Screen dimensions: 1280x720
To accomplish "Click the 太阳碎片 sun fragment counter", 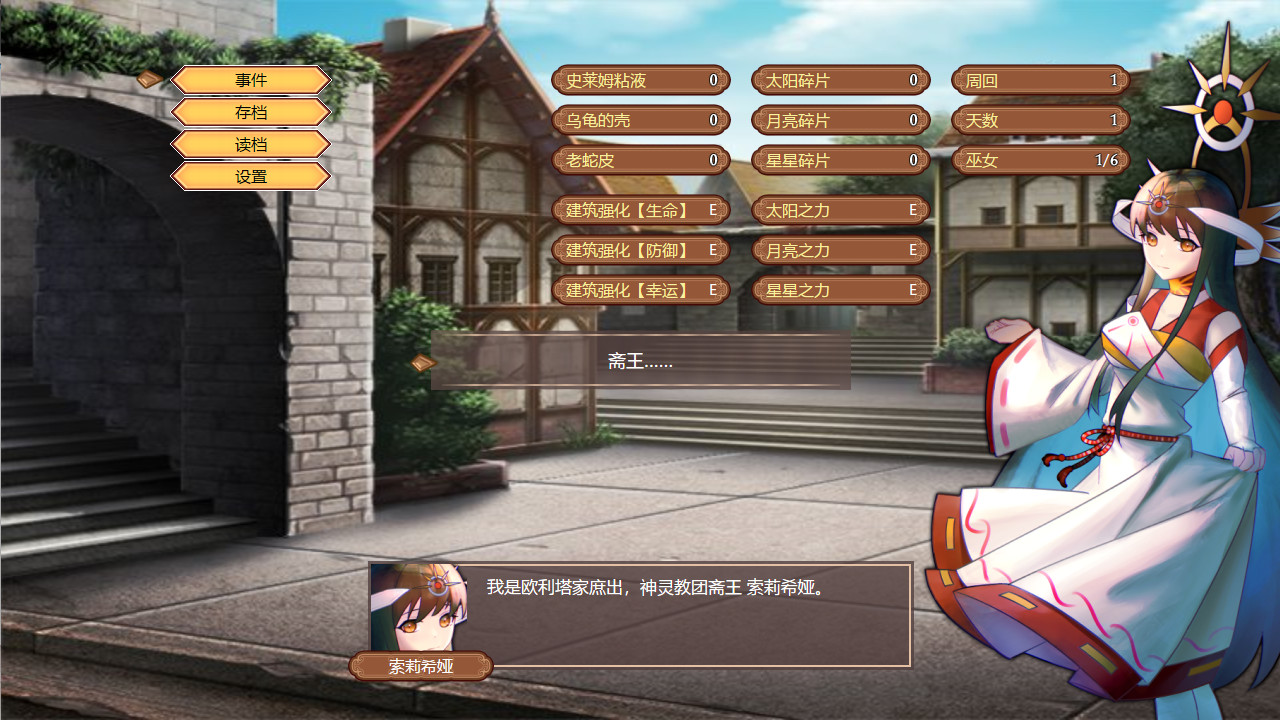I will (840, 80).
